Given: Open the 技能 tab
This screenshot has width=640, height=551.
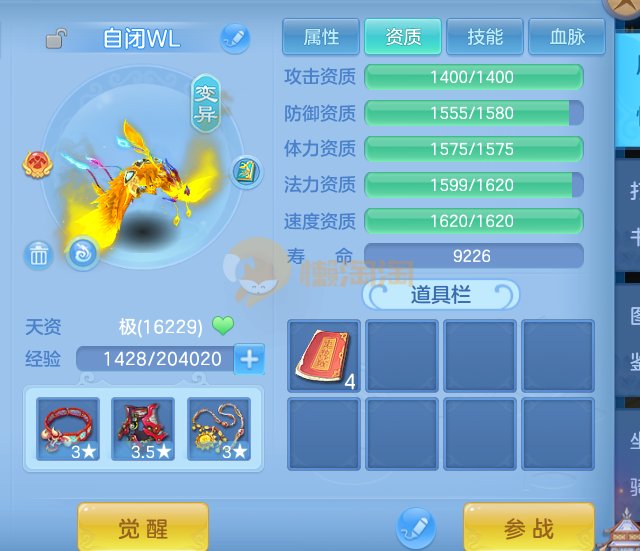Looking at the screenshot, I should pos(485,37).
